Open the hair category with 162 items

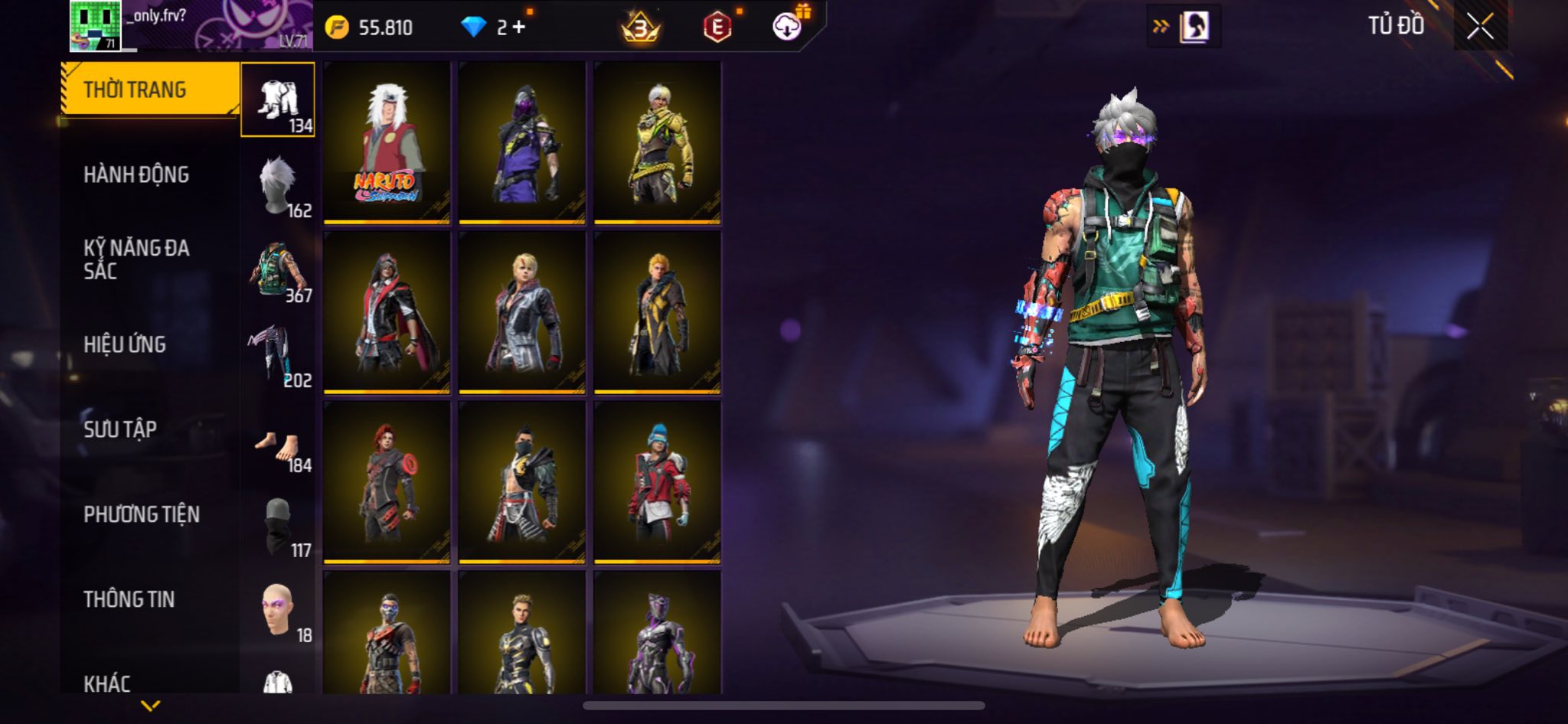click(x=278, y=186)
